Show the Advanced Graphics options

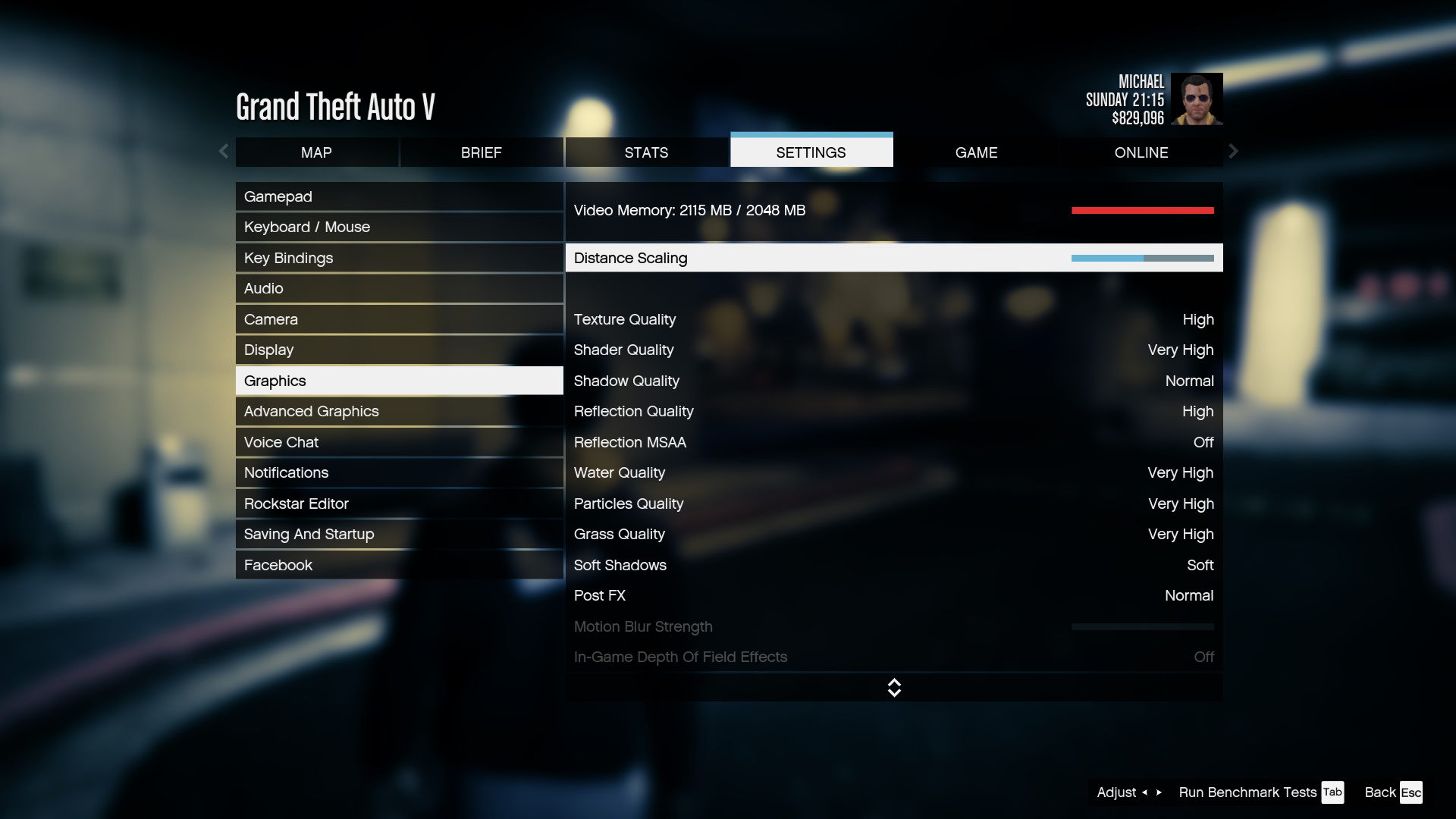point(399,412)
